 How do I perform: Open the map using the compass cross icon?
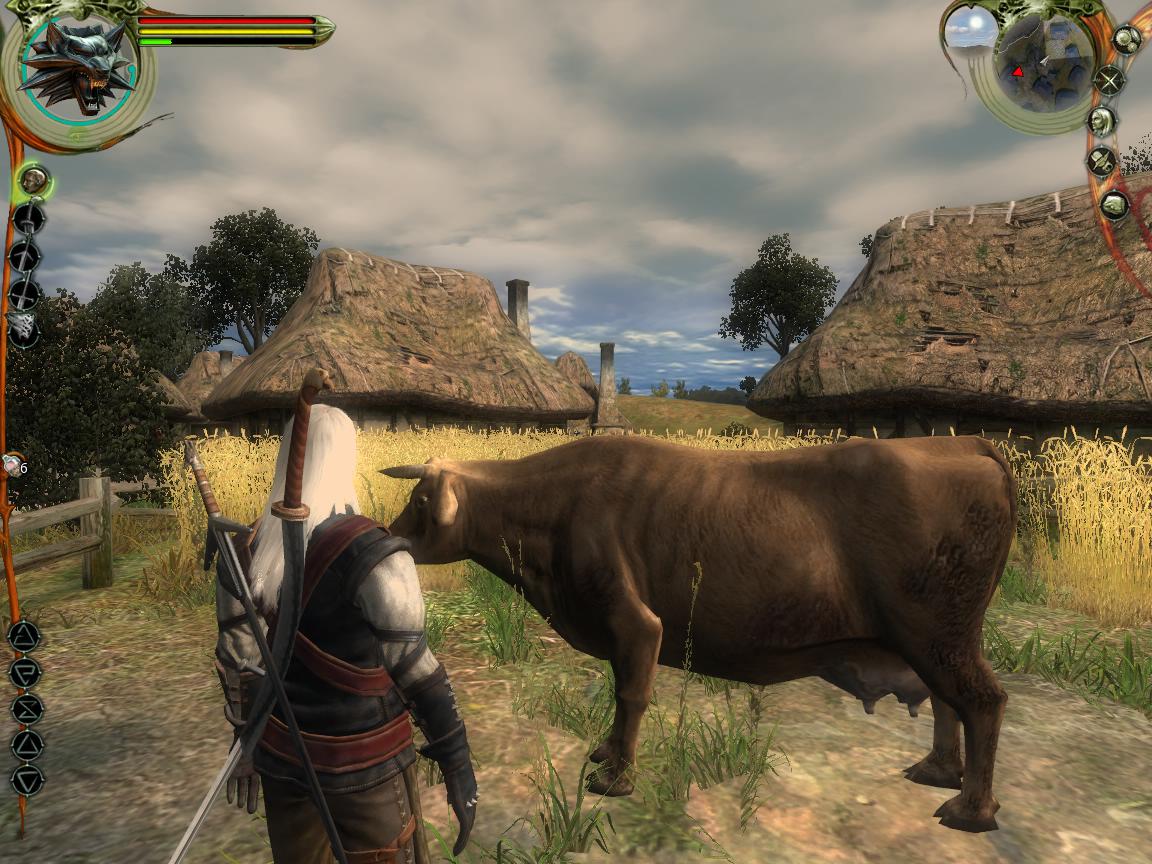click(x=1109, y=80)
